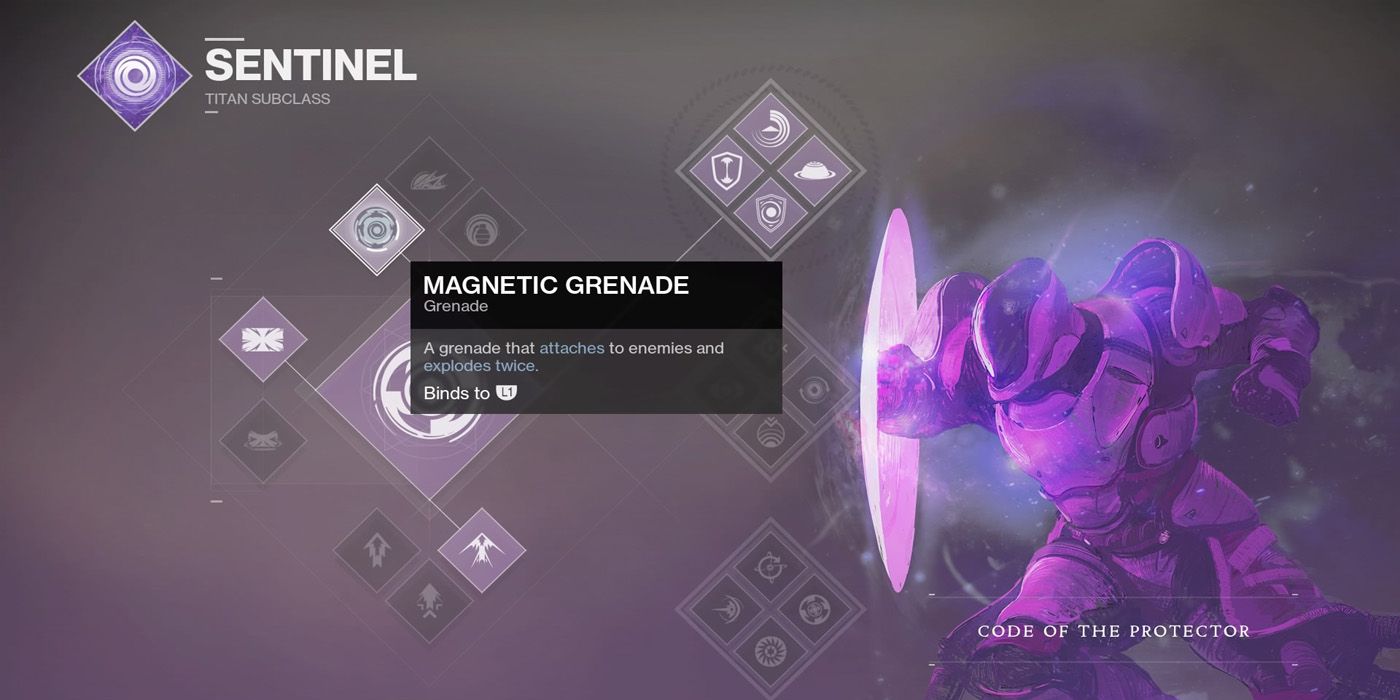Choose the bottom arrow-with-brackets jump node
The height and width of the screenshot is (700, 1400).
point(429,602)
